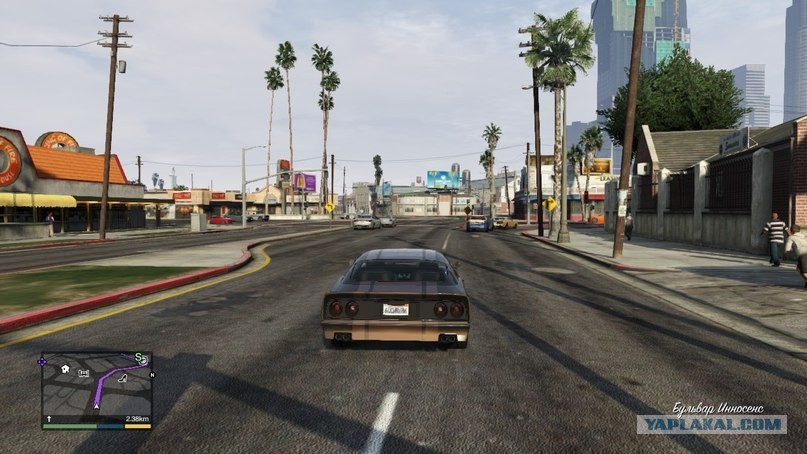
Task: Click the safehouse marker on the minimap
Action: click(65, 369)
